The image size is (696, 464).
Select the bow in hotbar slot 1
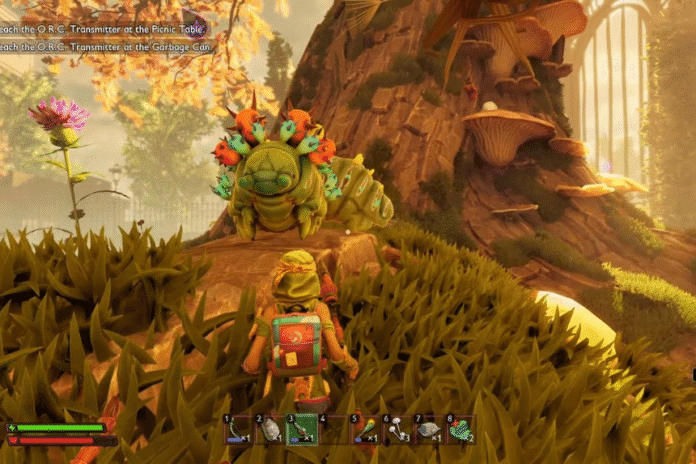[237, 430]
